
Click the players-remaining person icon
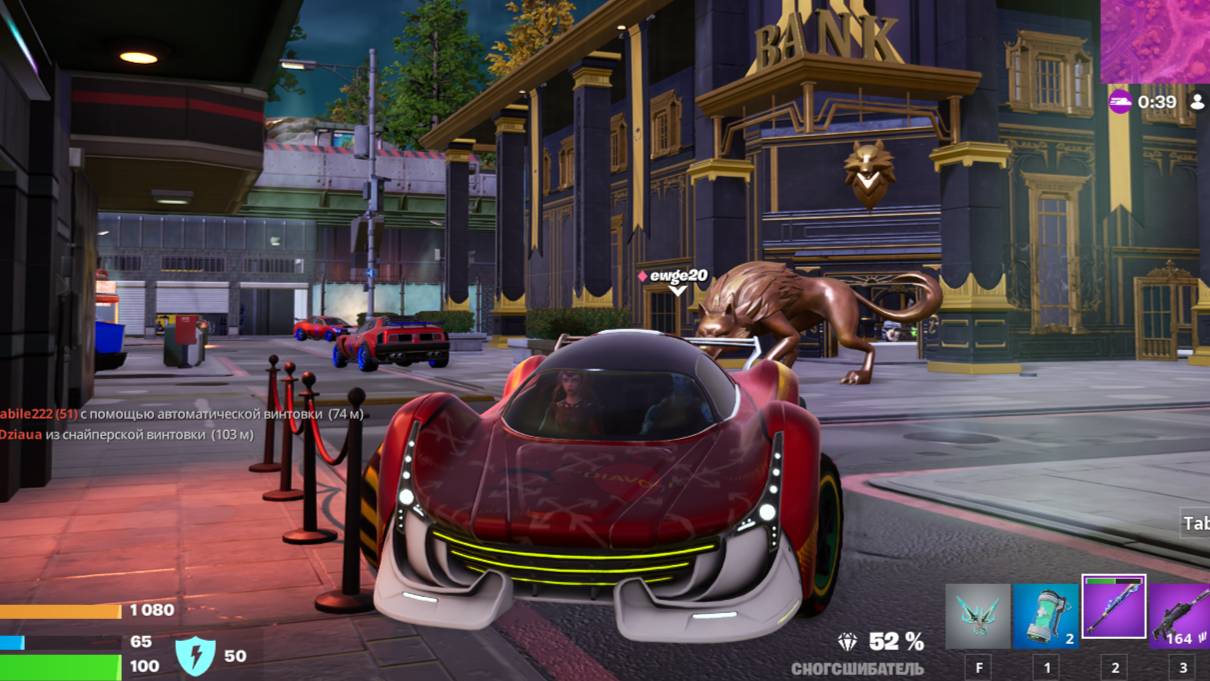[x=1197, y=101]
